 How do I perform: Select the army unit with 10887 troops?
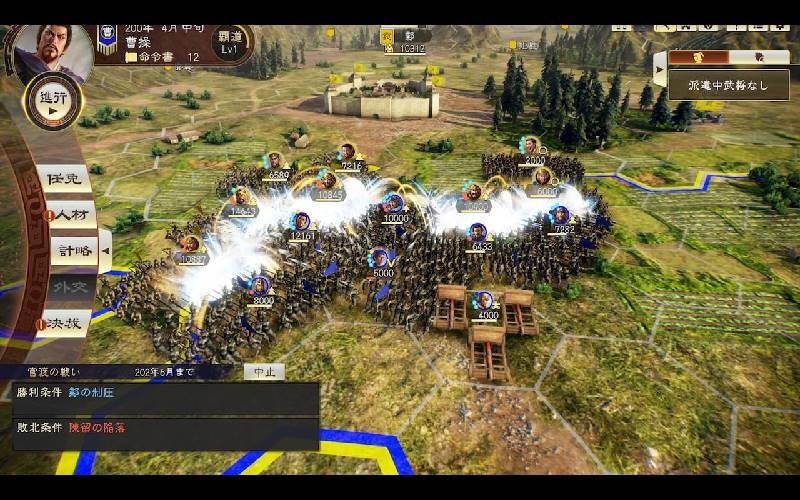pyautogui.click(x=190, y=245)
